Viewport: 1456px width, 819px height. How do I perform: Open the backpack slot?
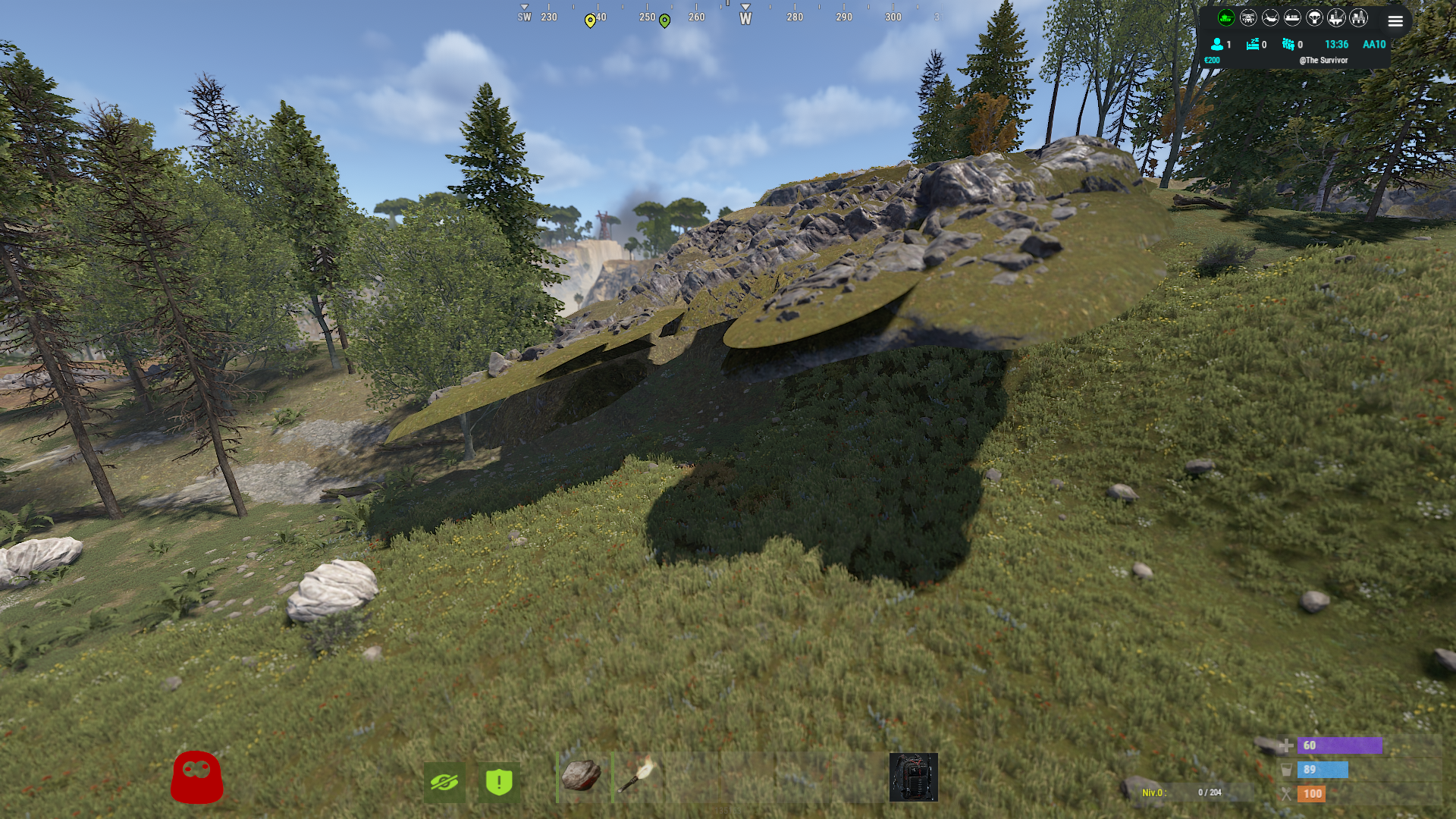coord(913,777)
